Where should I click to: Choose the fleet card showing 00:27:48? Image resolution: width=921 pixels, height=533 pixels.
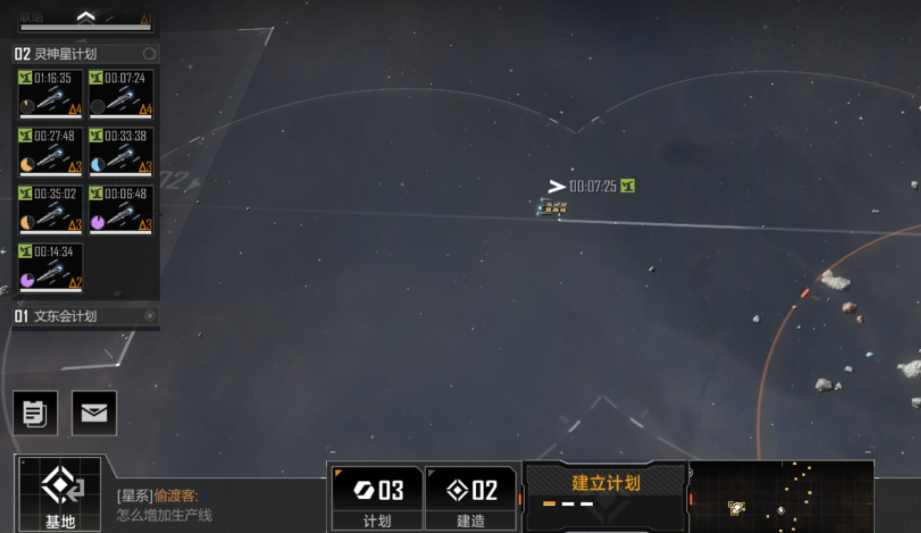point(50,152)
